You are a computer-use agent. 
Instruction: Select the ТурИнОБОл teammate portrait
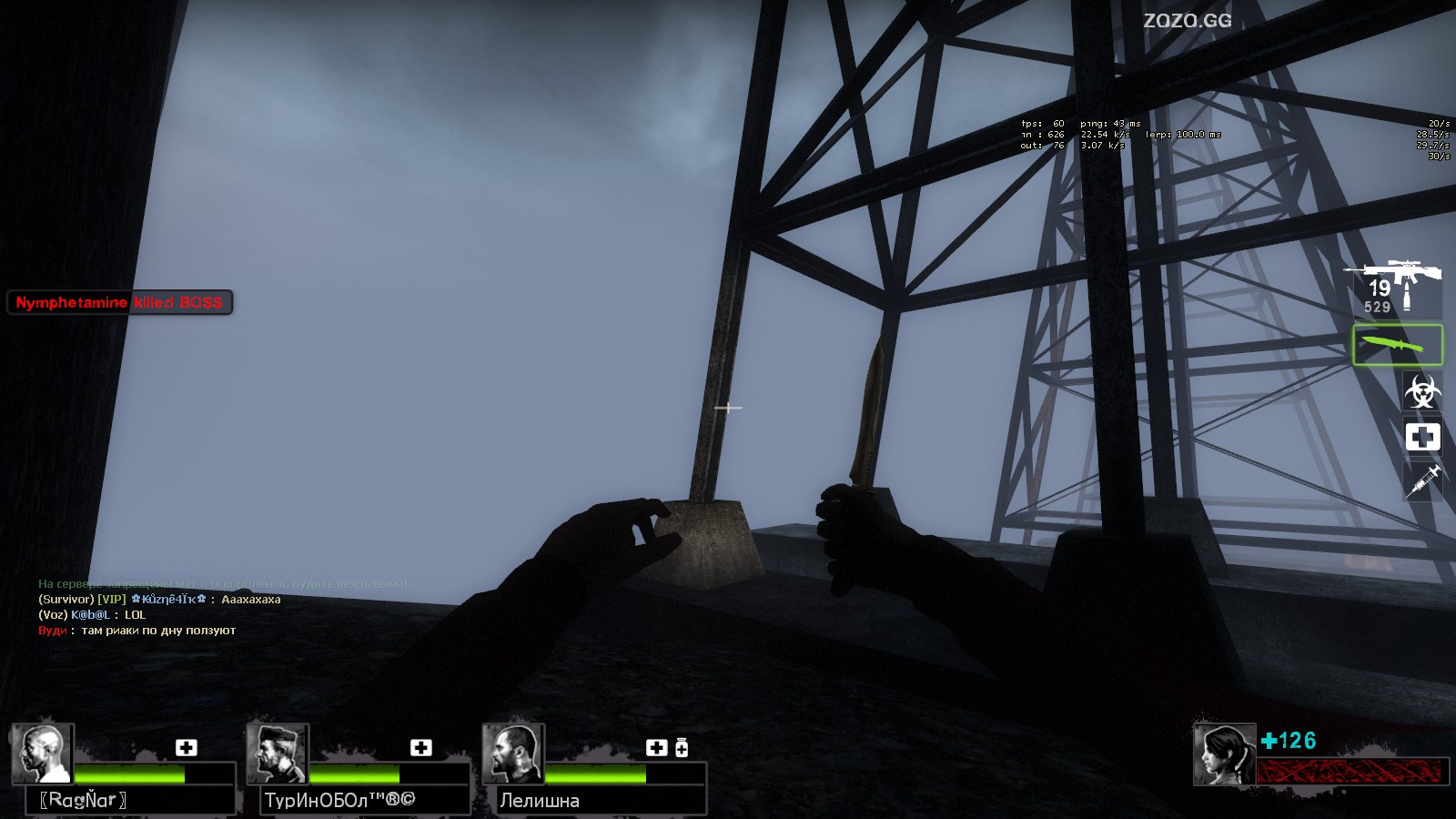(x=278, y=753)
